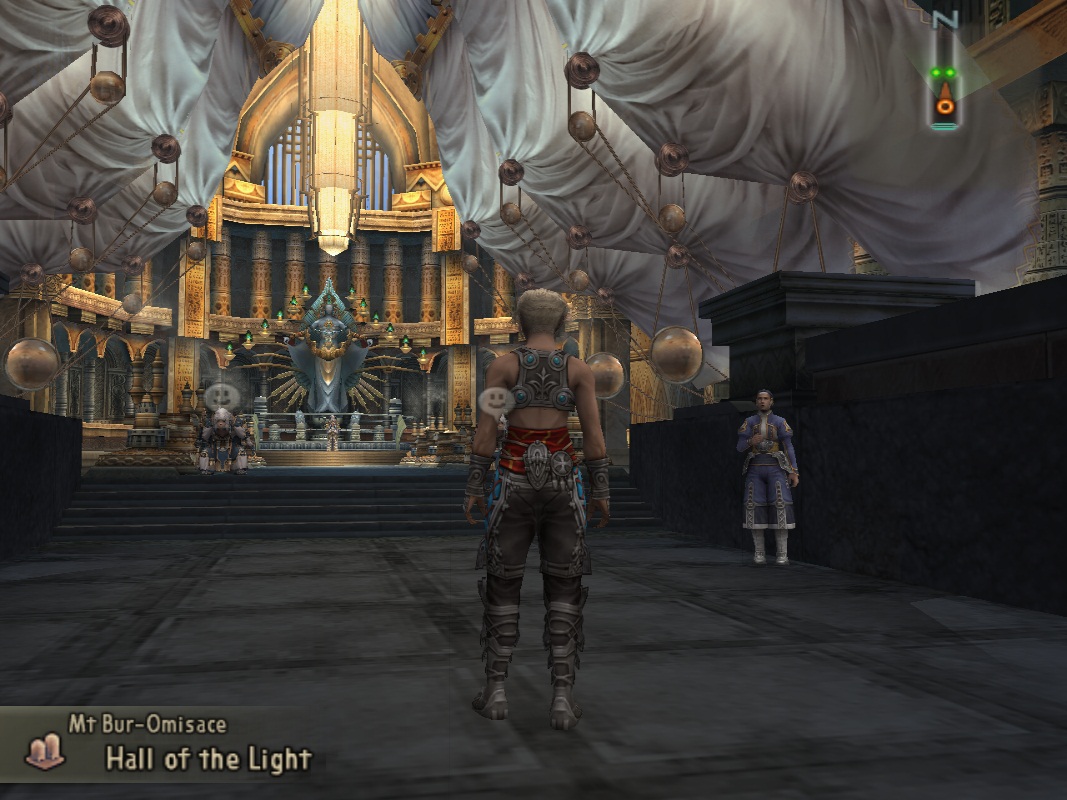The height and width of the screenshot is (800, 1067).
Task: Click the smiley talk bubble beside the player
Action: point(495,402)
